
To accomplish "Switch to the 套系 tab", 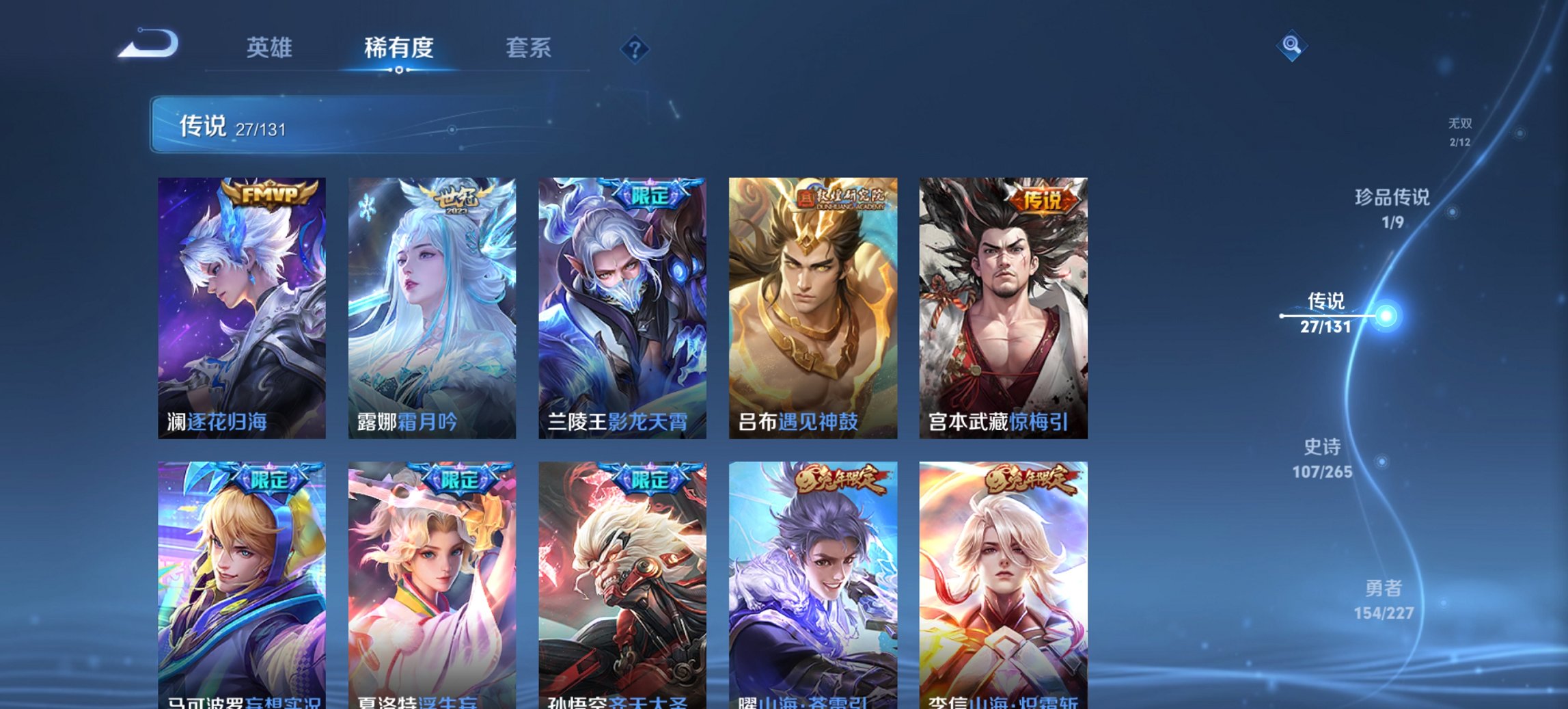I will (x=528, y=48).
